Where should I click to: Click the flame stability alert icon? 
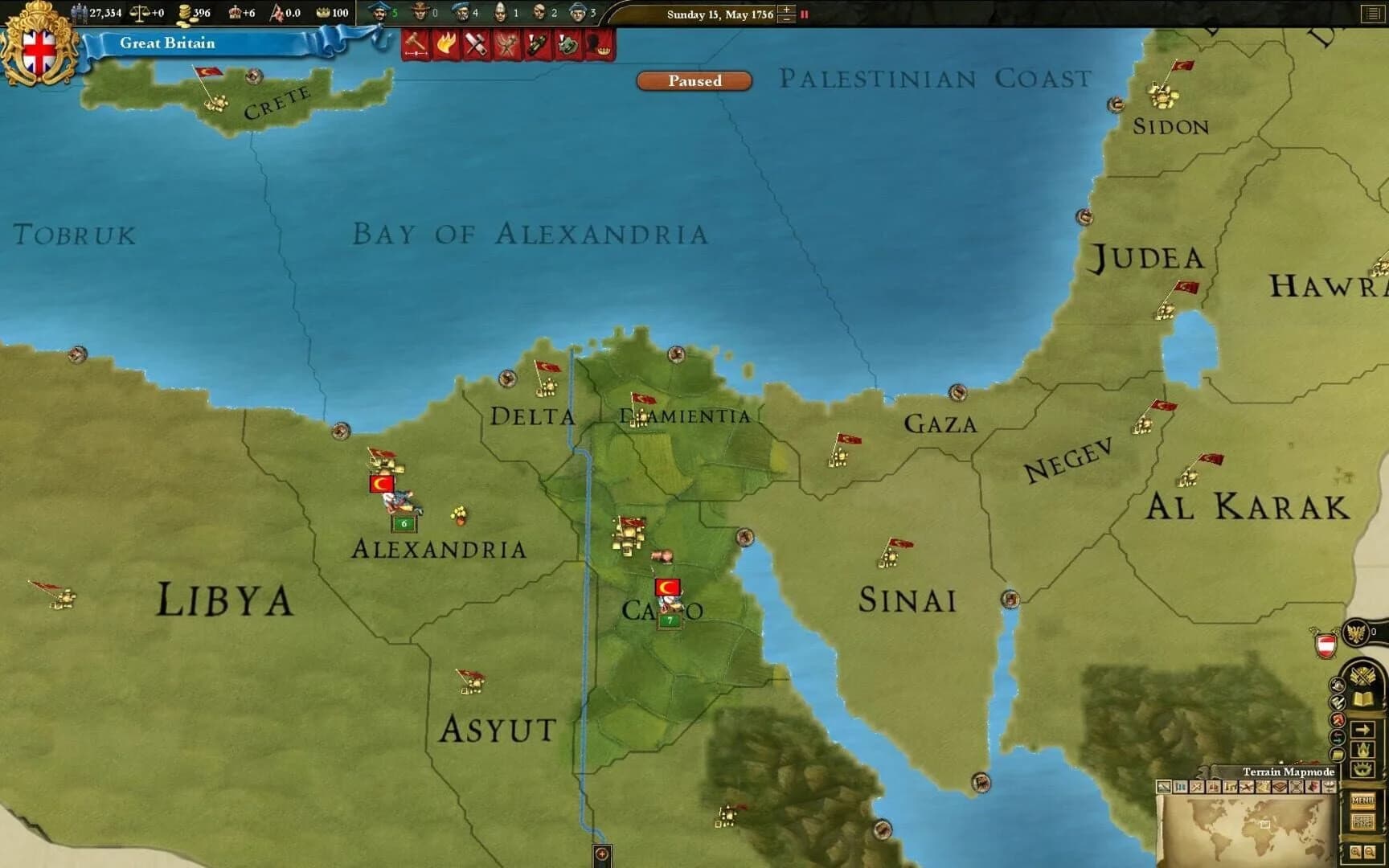tap(447, 43)
